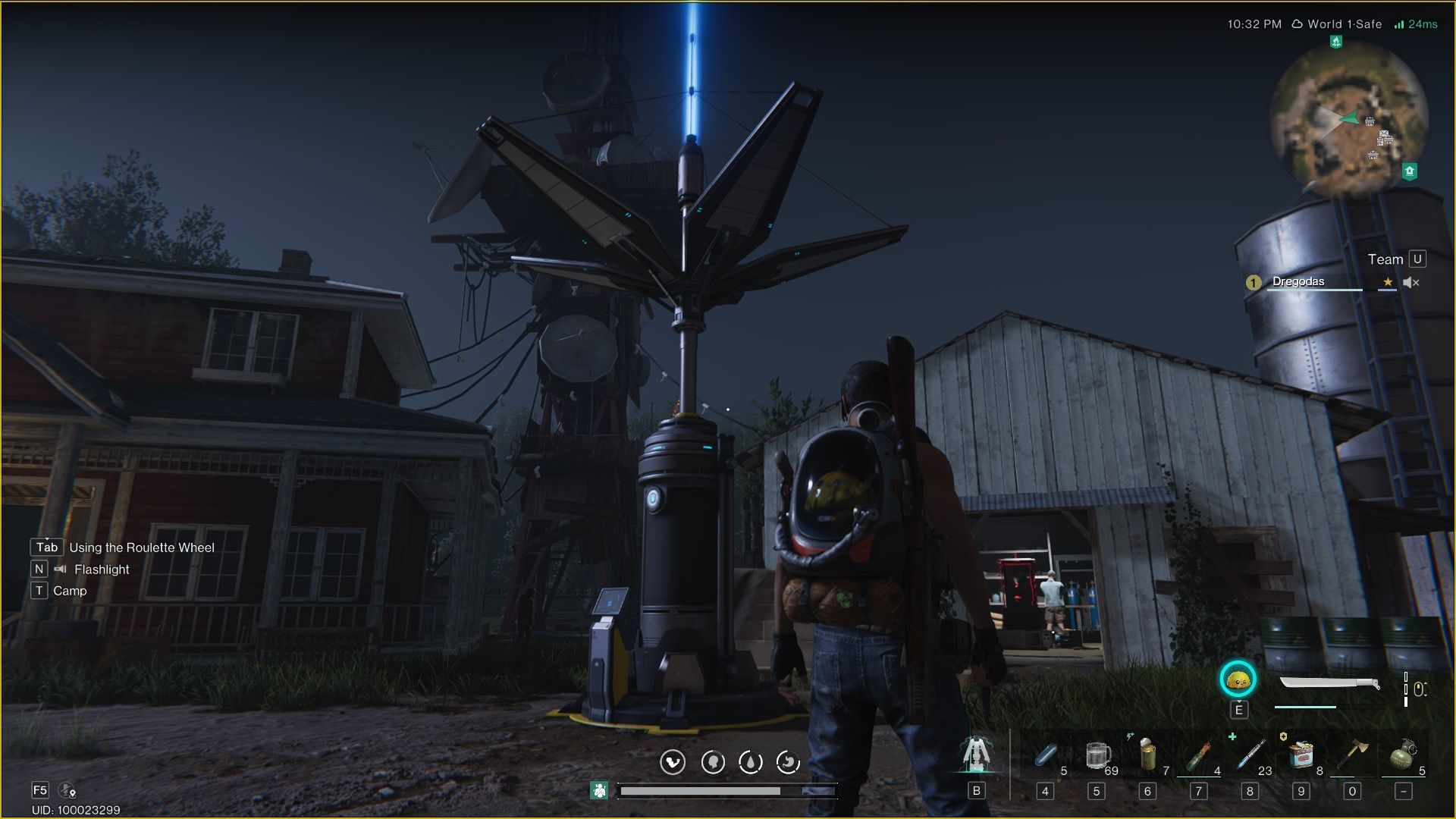
Task: Select the blue syringe healing slot
Action: click(1250, 755)
